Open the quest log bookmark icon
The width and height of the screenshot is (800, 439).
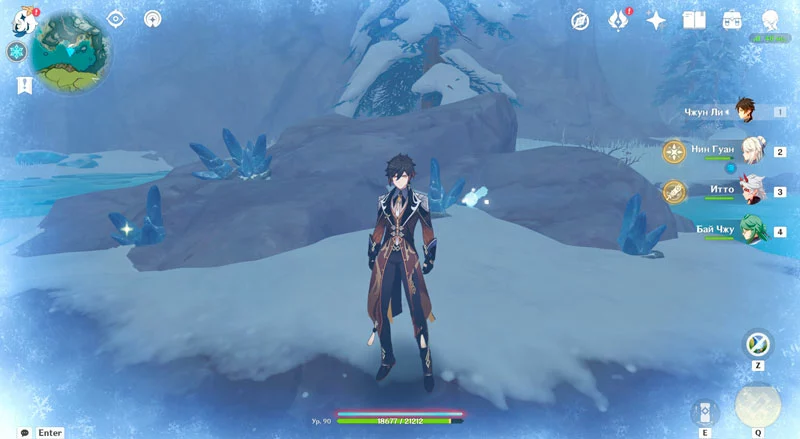click(18, 85)
